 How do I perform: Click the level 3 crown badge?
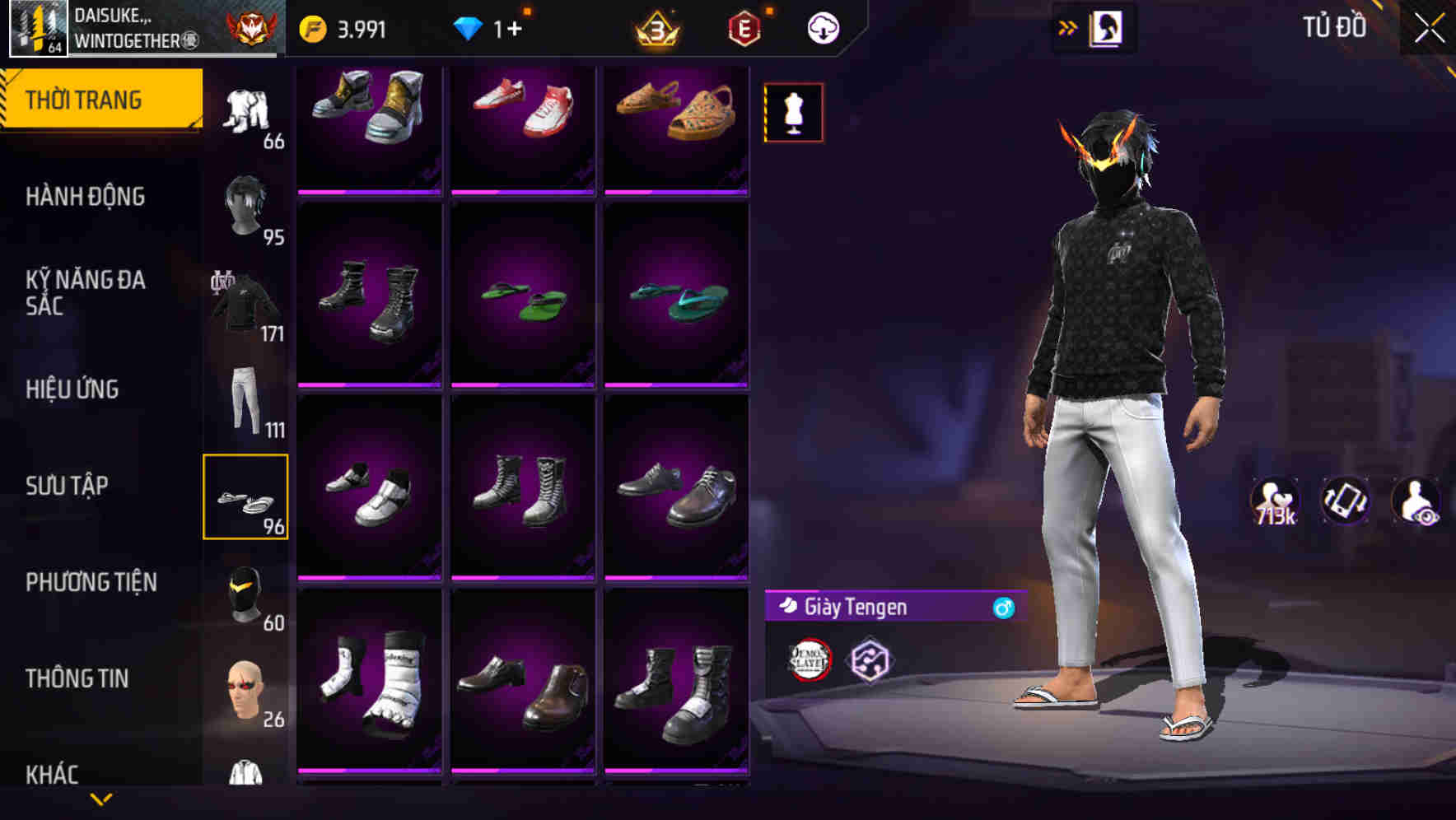coord(653,26)
